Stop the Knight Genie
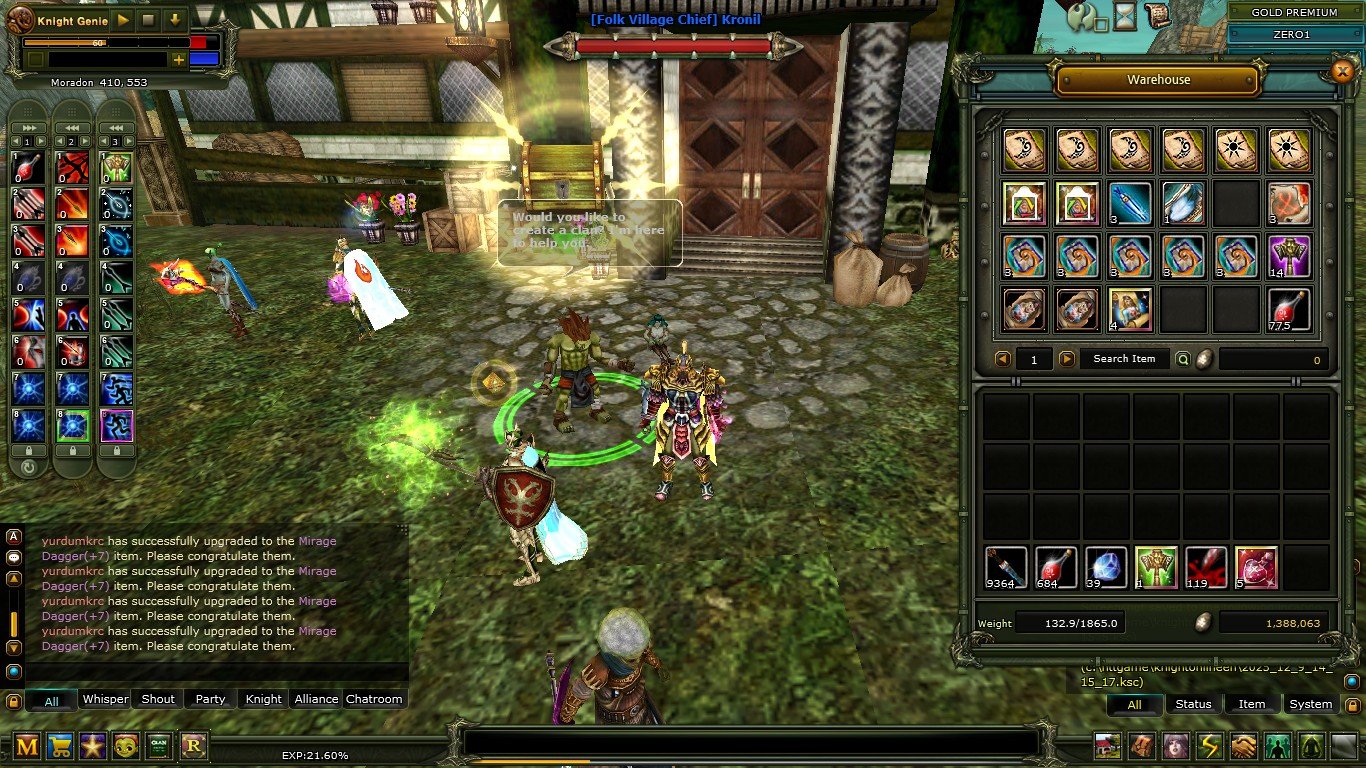The height and width of the screenshot is (768, 1366). pos(148,19)
